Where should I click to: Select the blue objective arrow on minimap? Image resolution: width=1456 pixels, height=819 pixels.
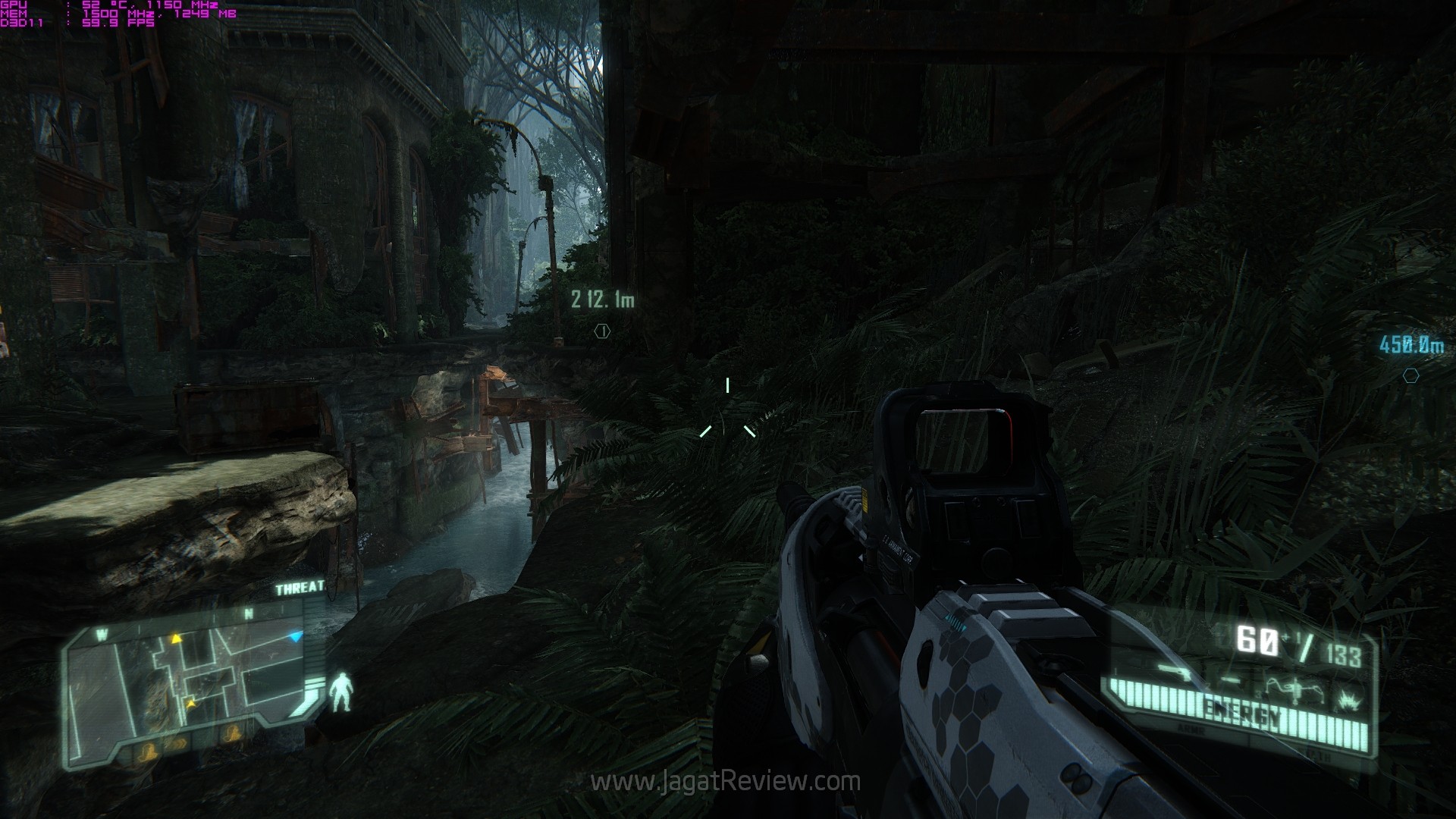point(297,636)
